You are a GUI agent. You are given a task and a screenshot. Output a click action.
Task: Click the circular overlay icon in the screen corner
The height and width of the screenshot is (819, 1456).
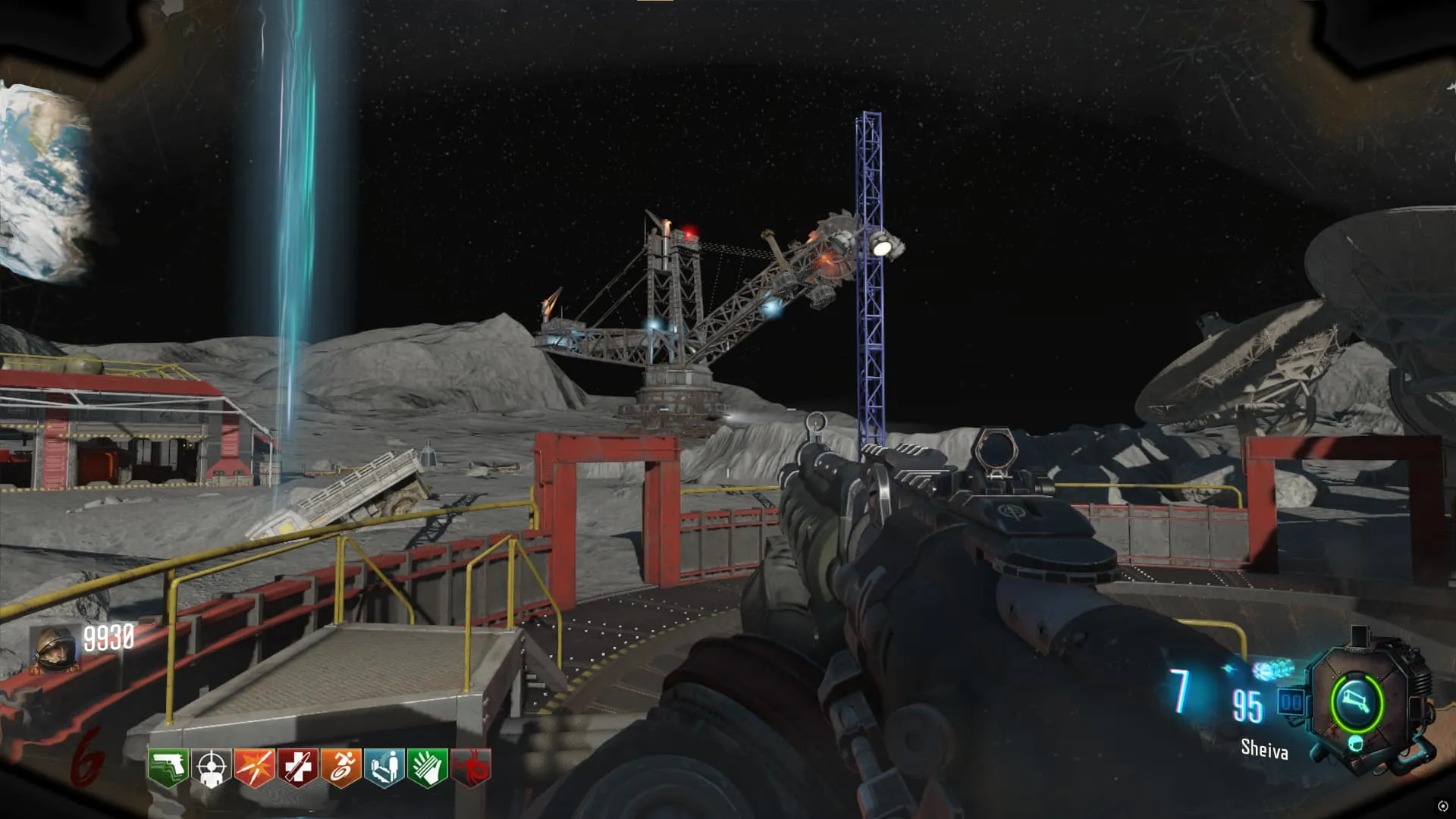click(x=1442, y=806)
